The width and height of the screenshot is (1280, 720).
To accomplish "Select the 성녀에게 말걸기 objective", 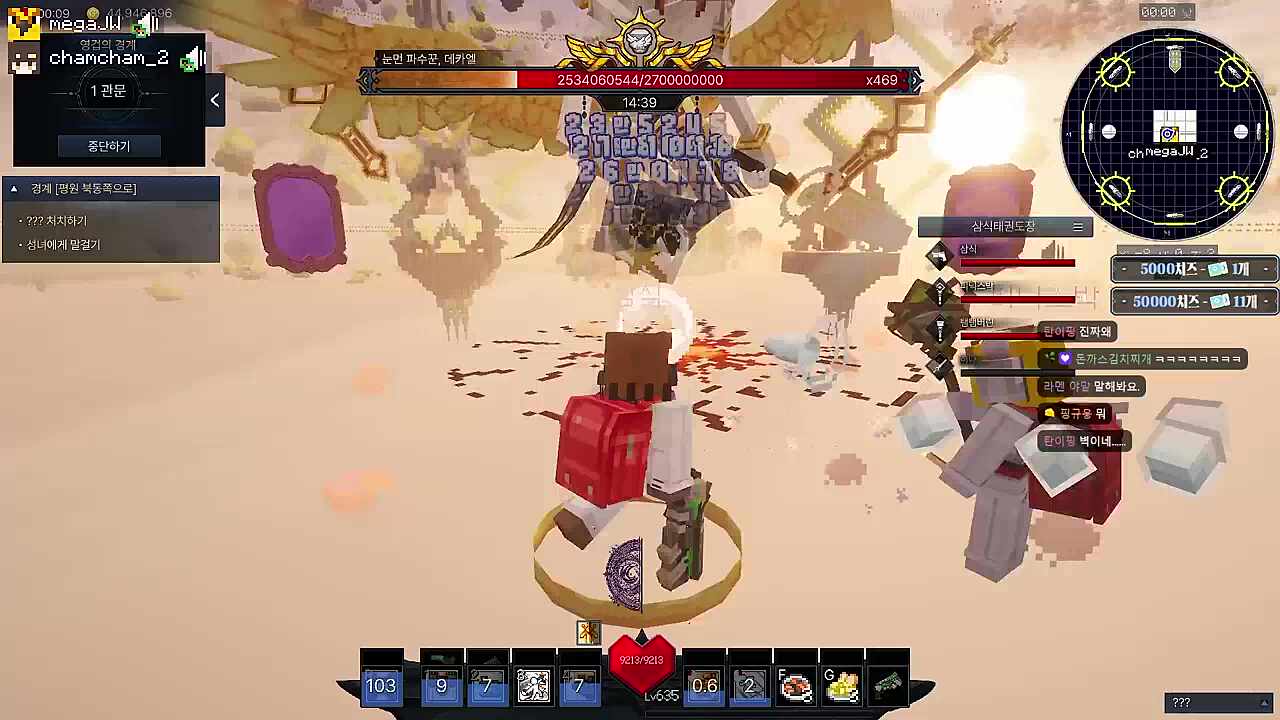I will 63,245.
